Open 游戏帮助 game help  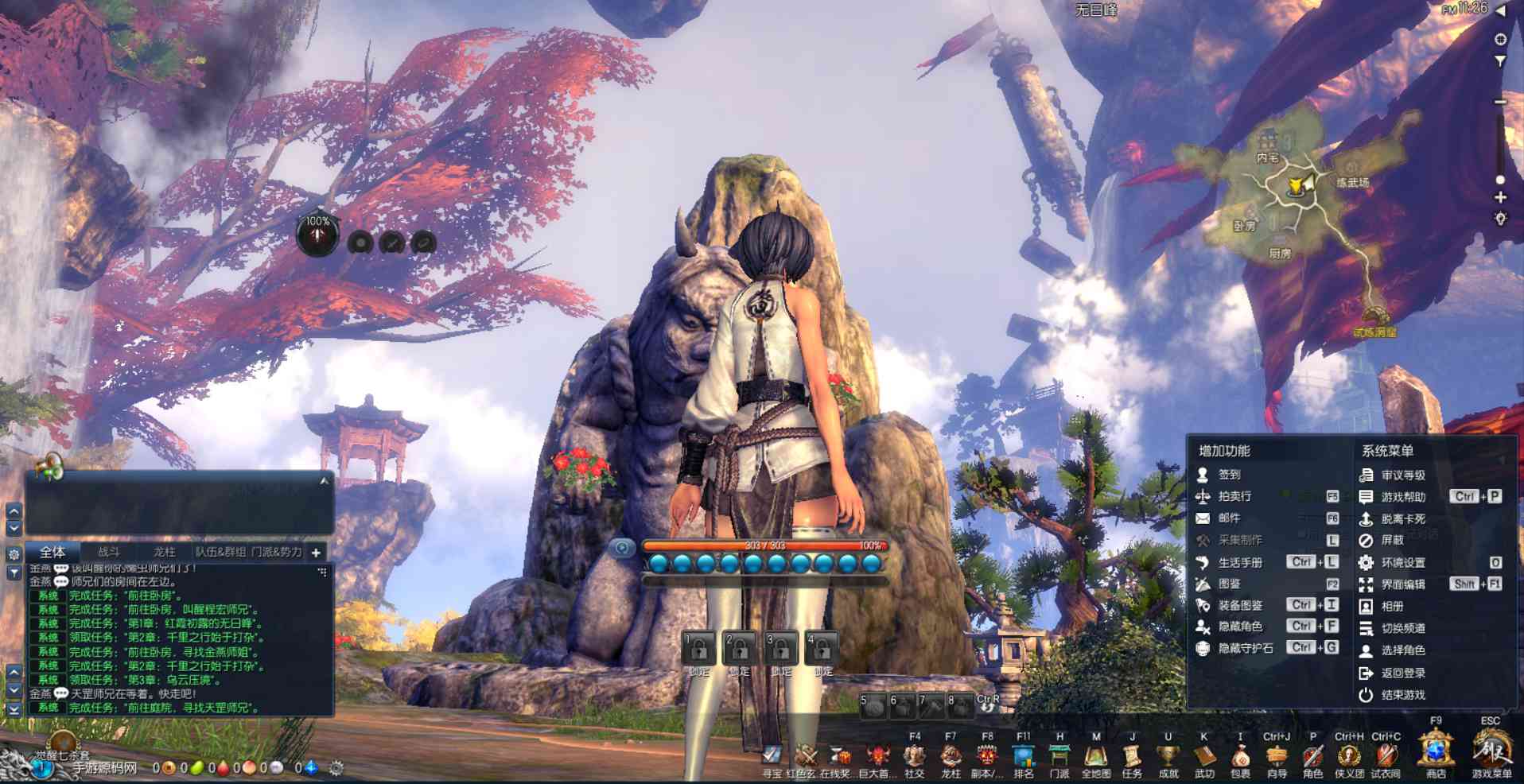[x=1402, y=497]
